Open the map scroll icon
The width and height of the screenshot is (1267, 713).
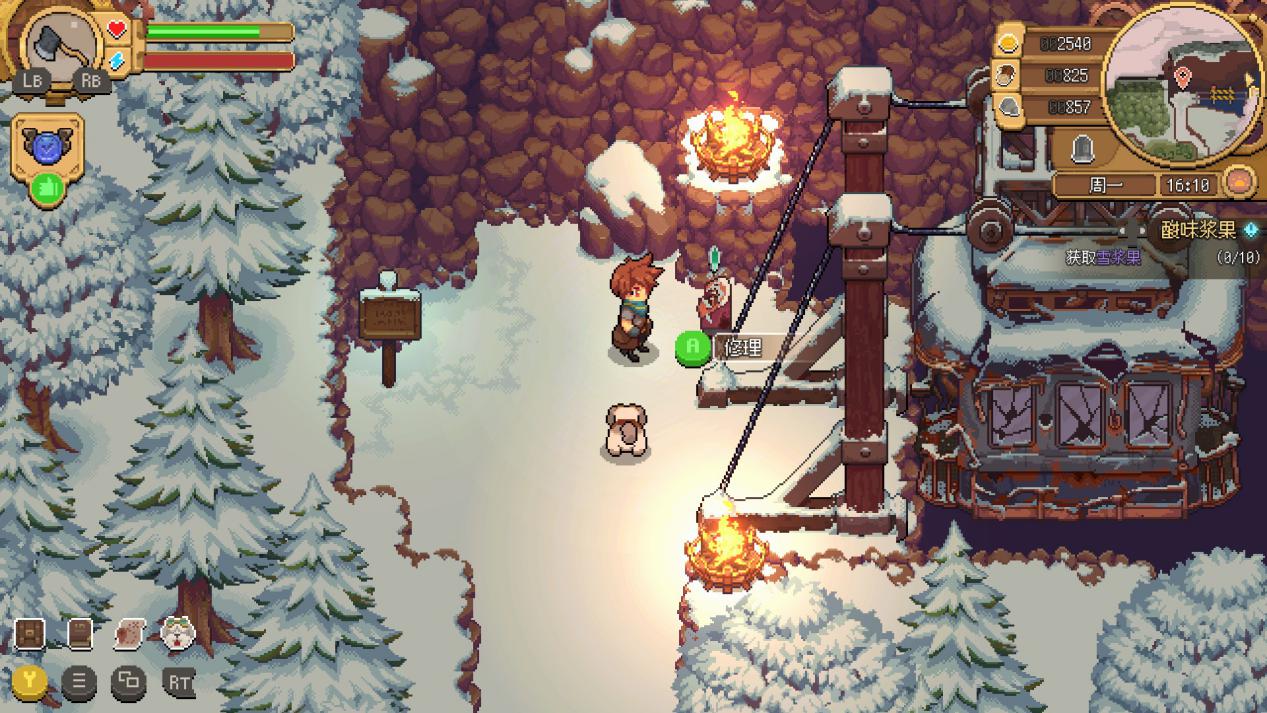pos(129,633)
